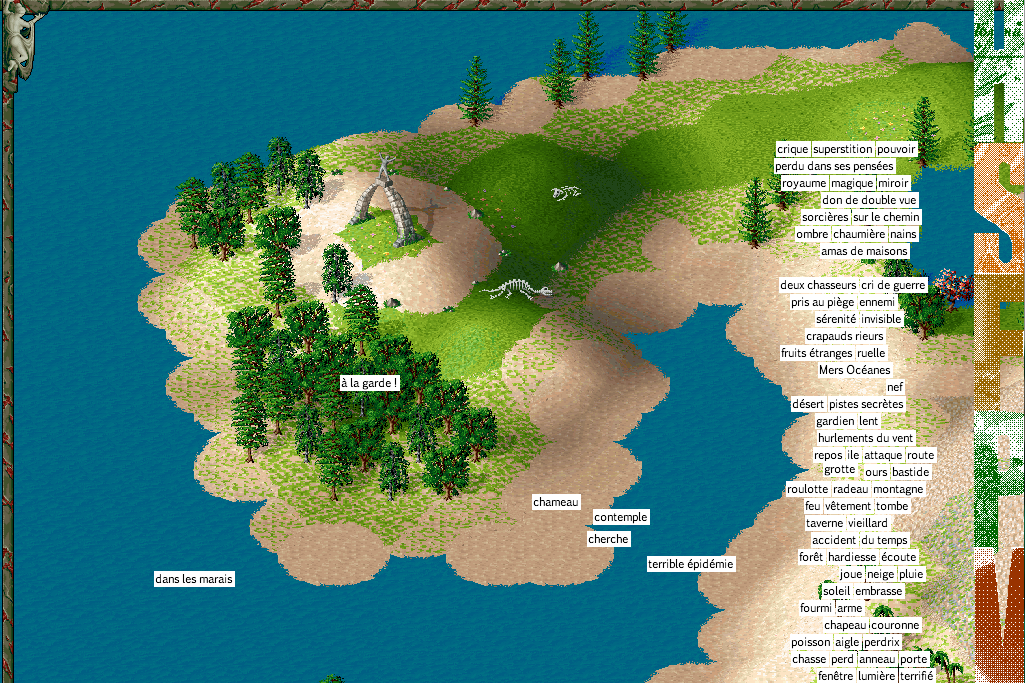Click the 'pistes secrètes' word tag
The width and height of the screenshot is (1025, 683).
[867, 404]
